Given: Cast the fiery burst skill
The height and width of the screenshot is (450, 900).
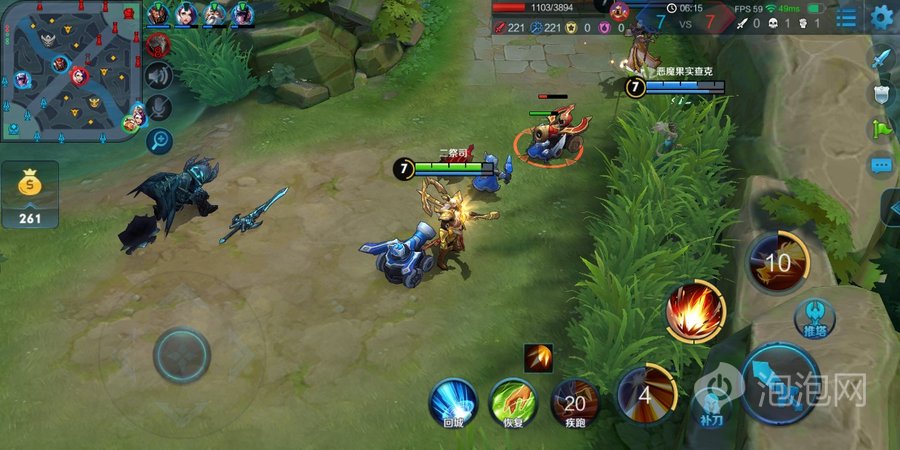Looking at the screenshot, I should [696, 310].
